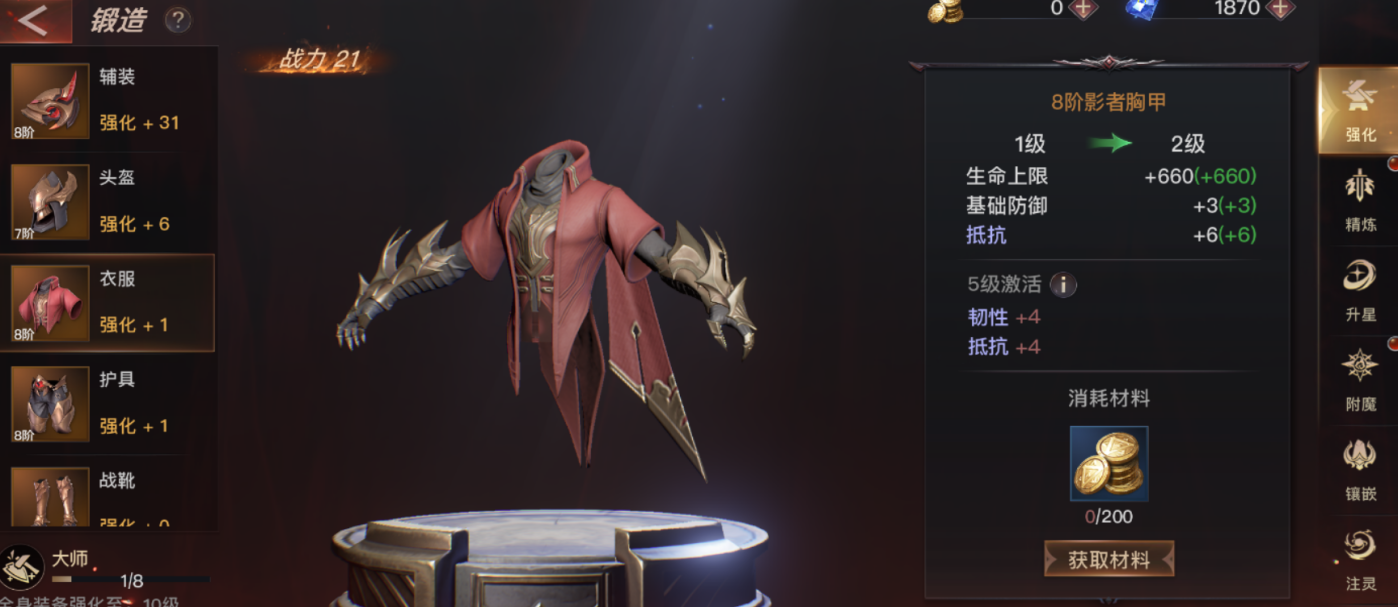This screenshot has width=1398, height=607.
Task: Click the gold coin material slot
Action: click(x=1109, y=464)
